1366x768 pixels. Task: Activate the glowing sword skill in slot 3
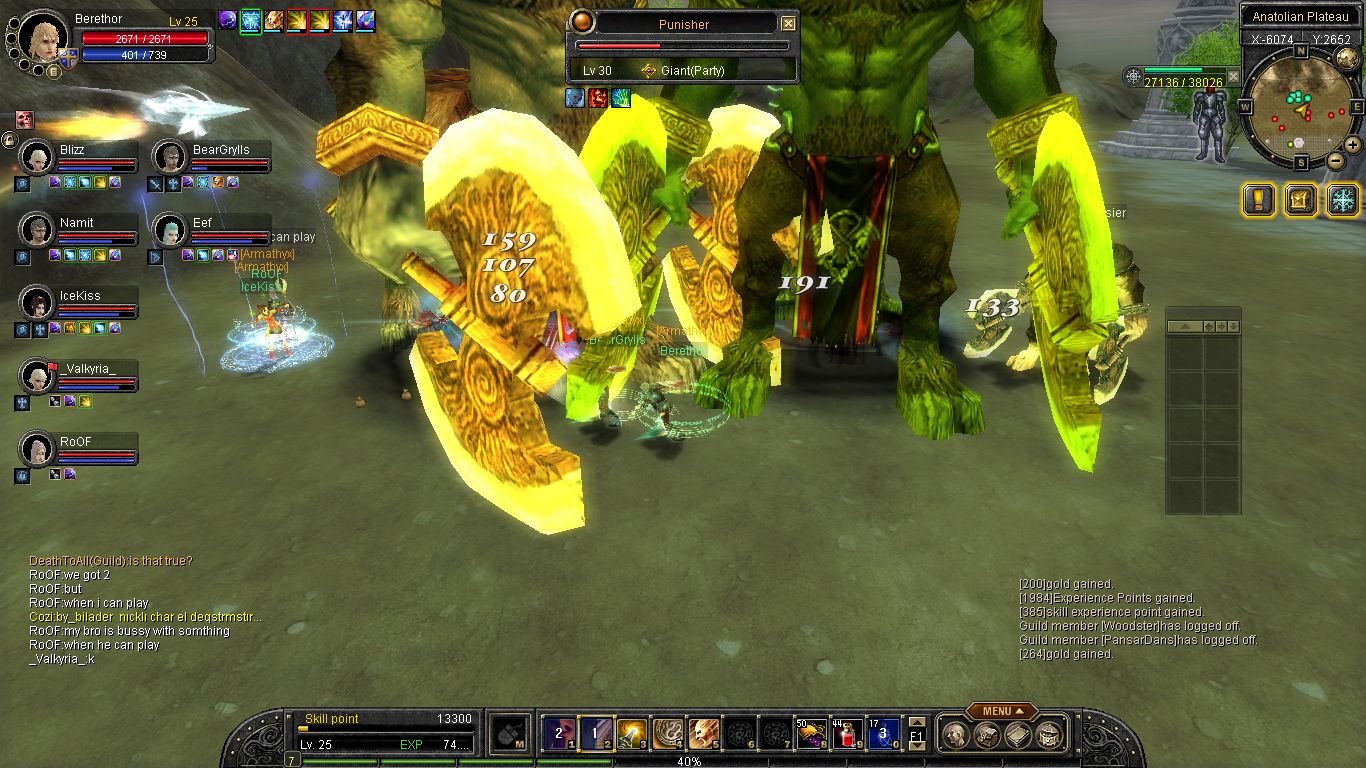coord(631,734)
